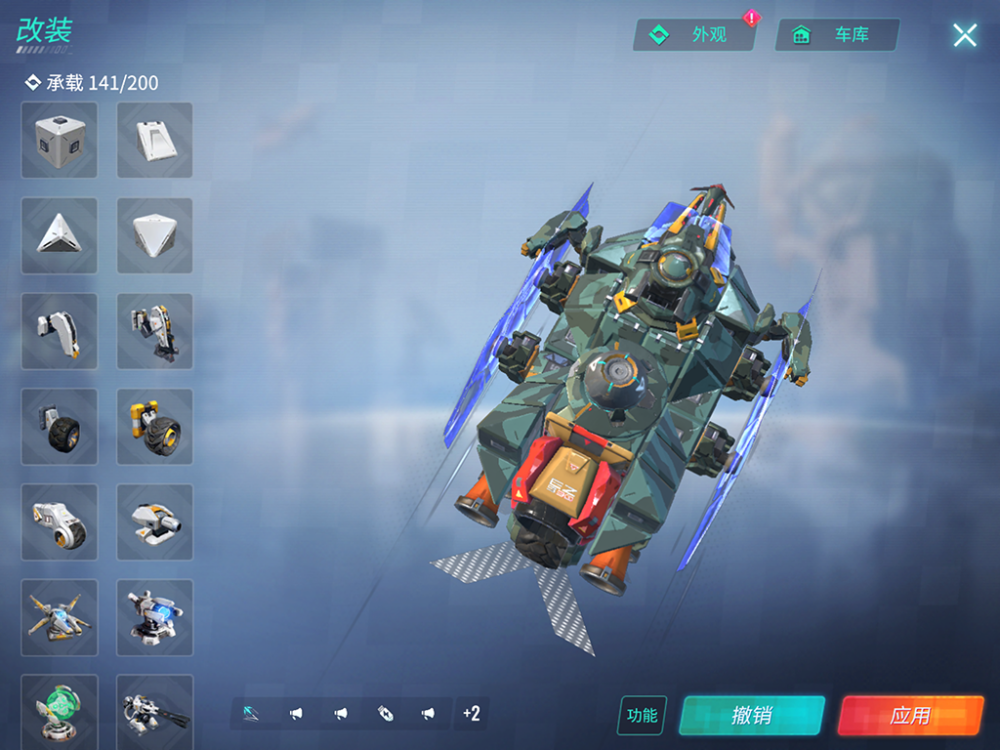Viewport: 1000px width, 750px height.
Task: Apply the build with 应用
Action: pyautogui.click(x=910, y=715)
